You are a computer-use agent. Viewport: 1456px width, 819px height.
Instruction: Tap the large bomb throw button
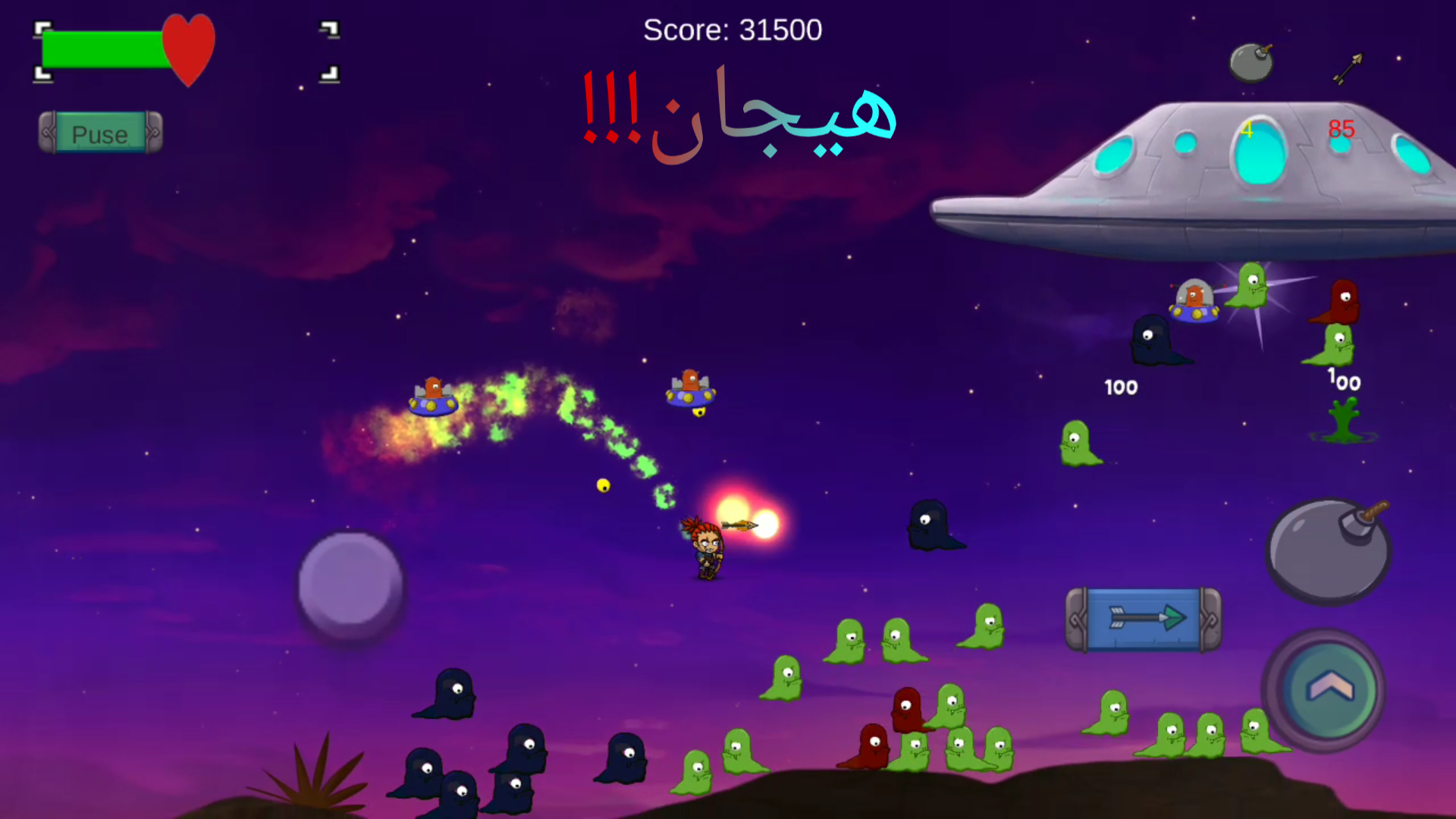1327,551
